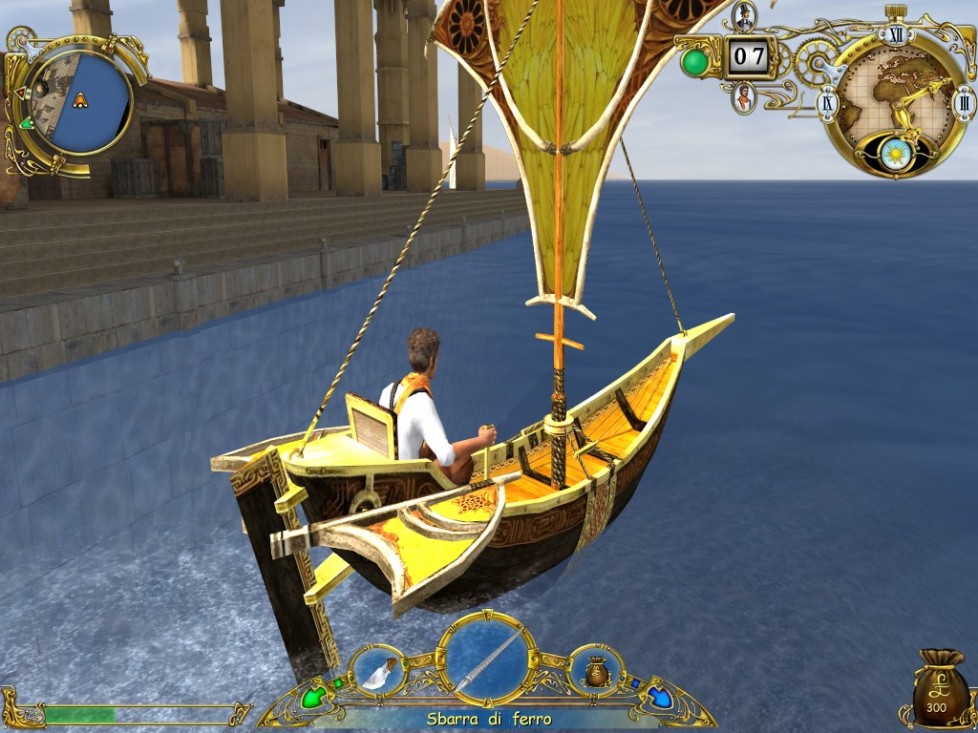The height and width of the screenshot is (733, 978).
Task: Click the round green button beside the day counter
Action: [x=695, y=62]
